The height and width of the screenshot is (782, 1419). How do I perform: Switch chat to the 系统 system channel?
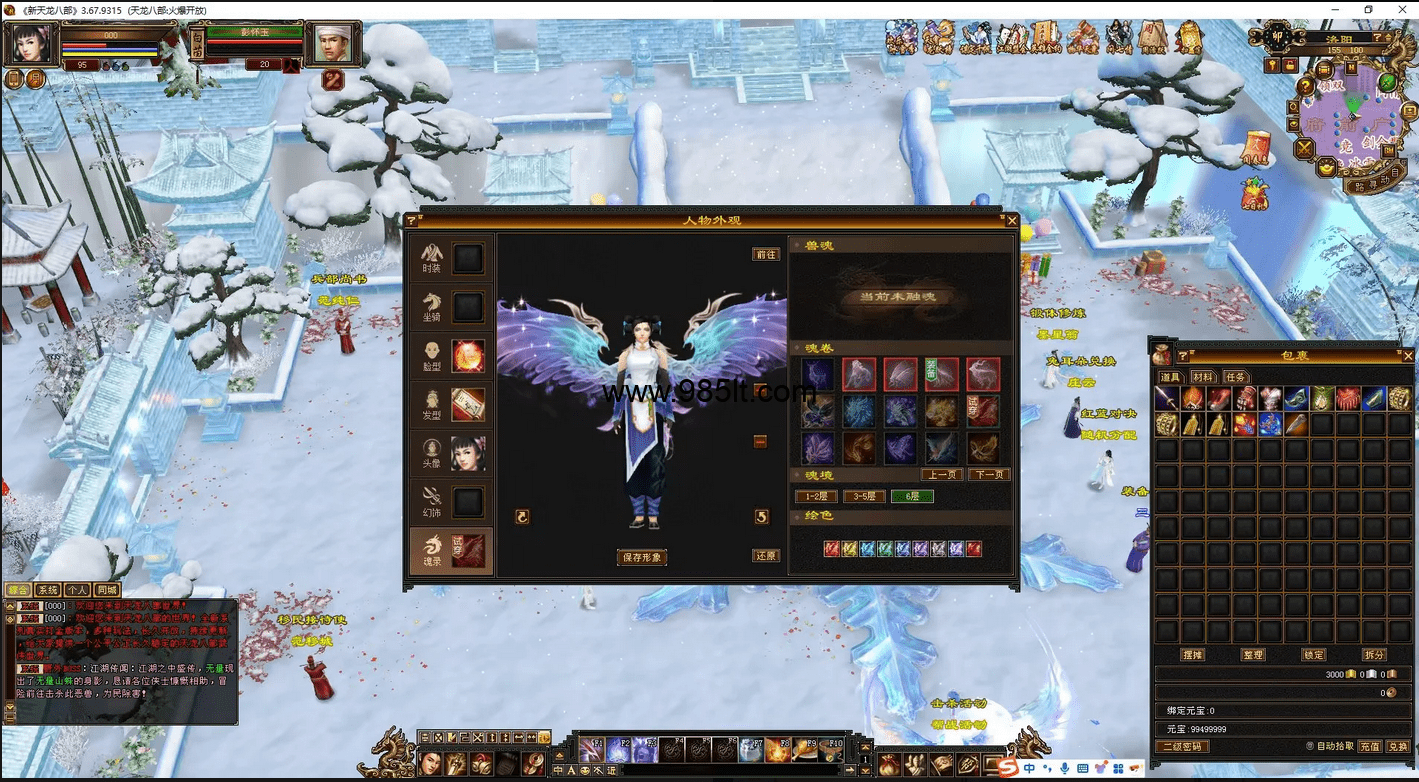click(x=47, y=590)
